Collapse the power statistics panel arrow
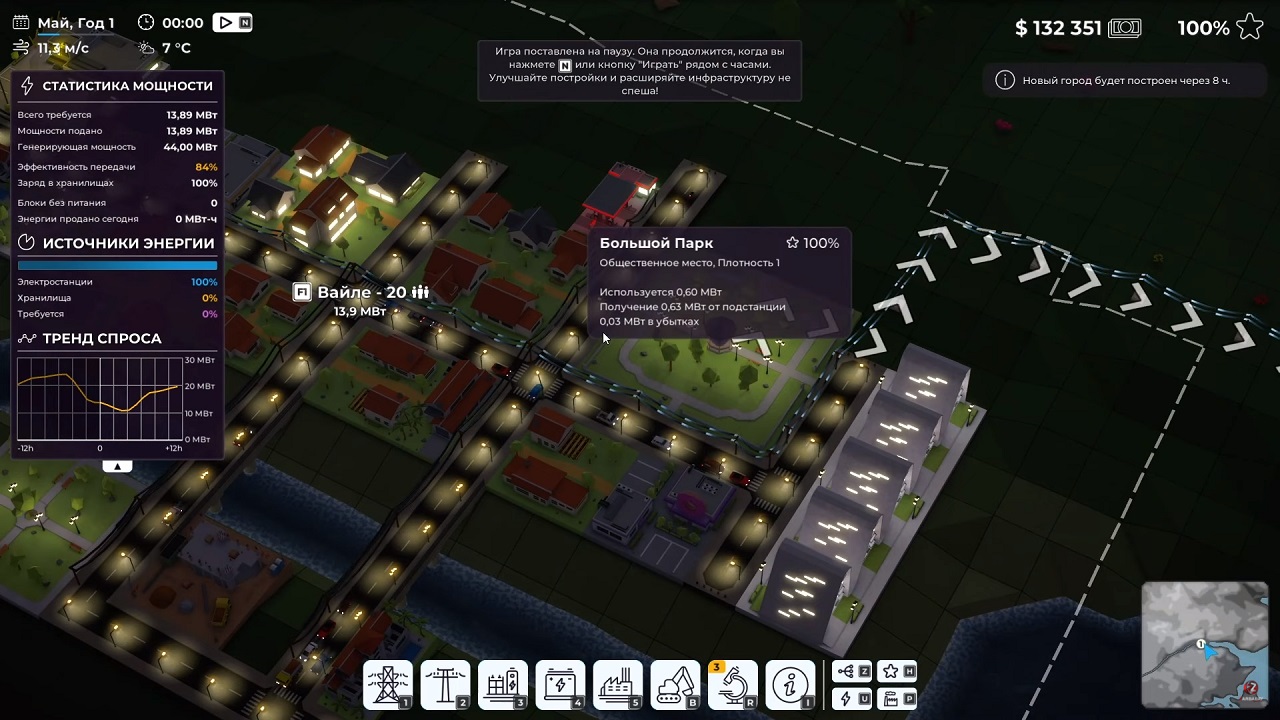This screenshot has width=1280, height=720. click(x=117, y=466)
